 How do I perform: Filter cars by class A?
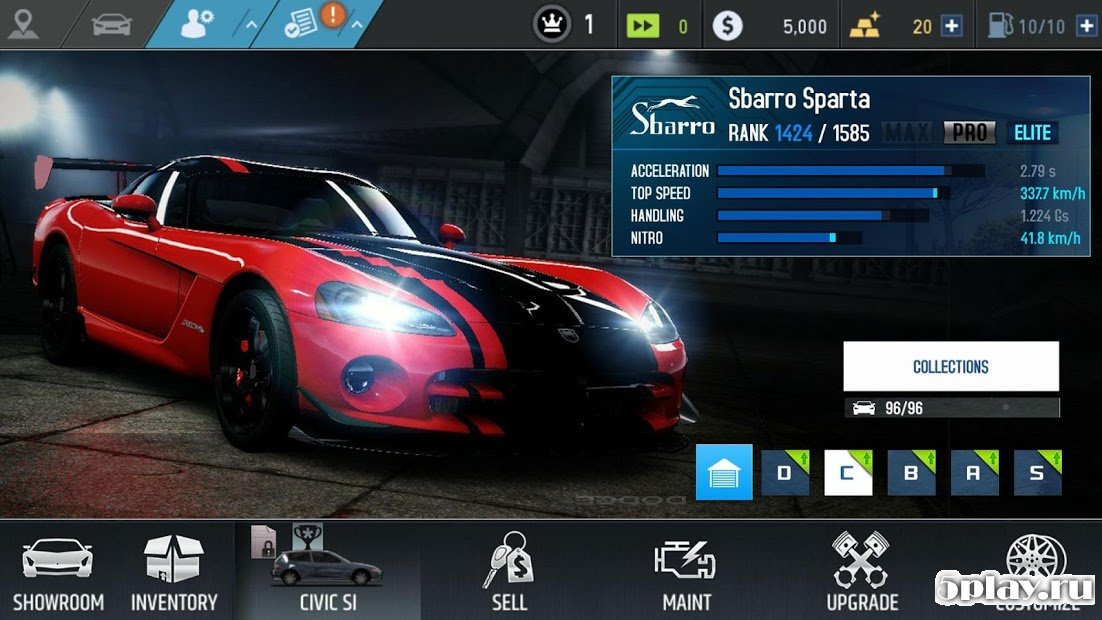(x=974, y=473)
